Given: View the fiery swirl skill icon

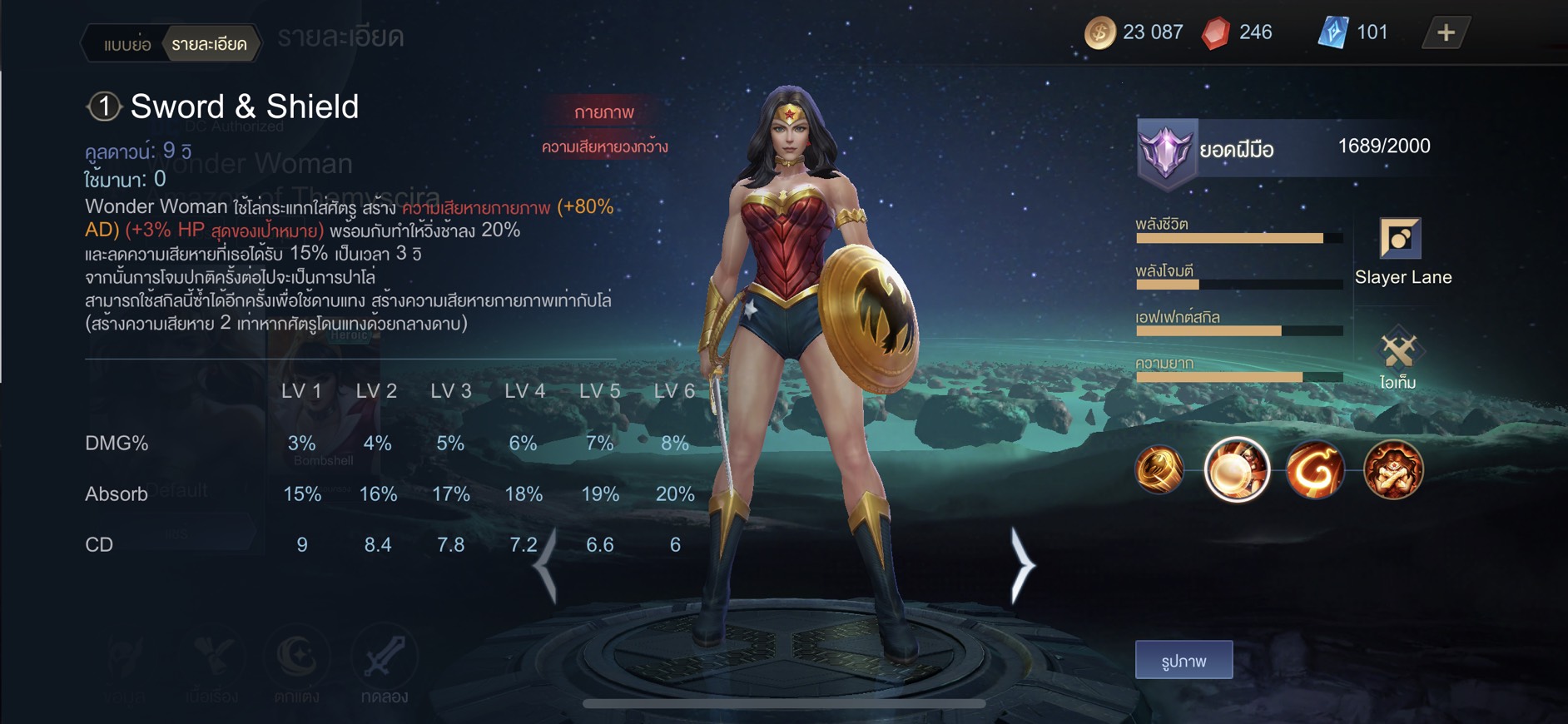Looking at the screenshot, I should click(x=1315, y=469).
